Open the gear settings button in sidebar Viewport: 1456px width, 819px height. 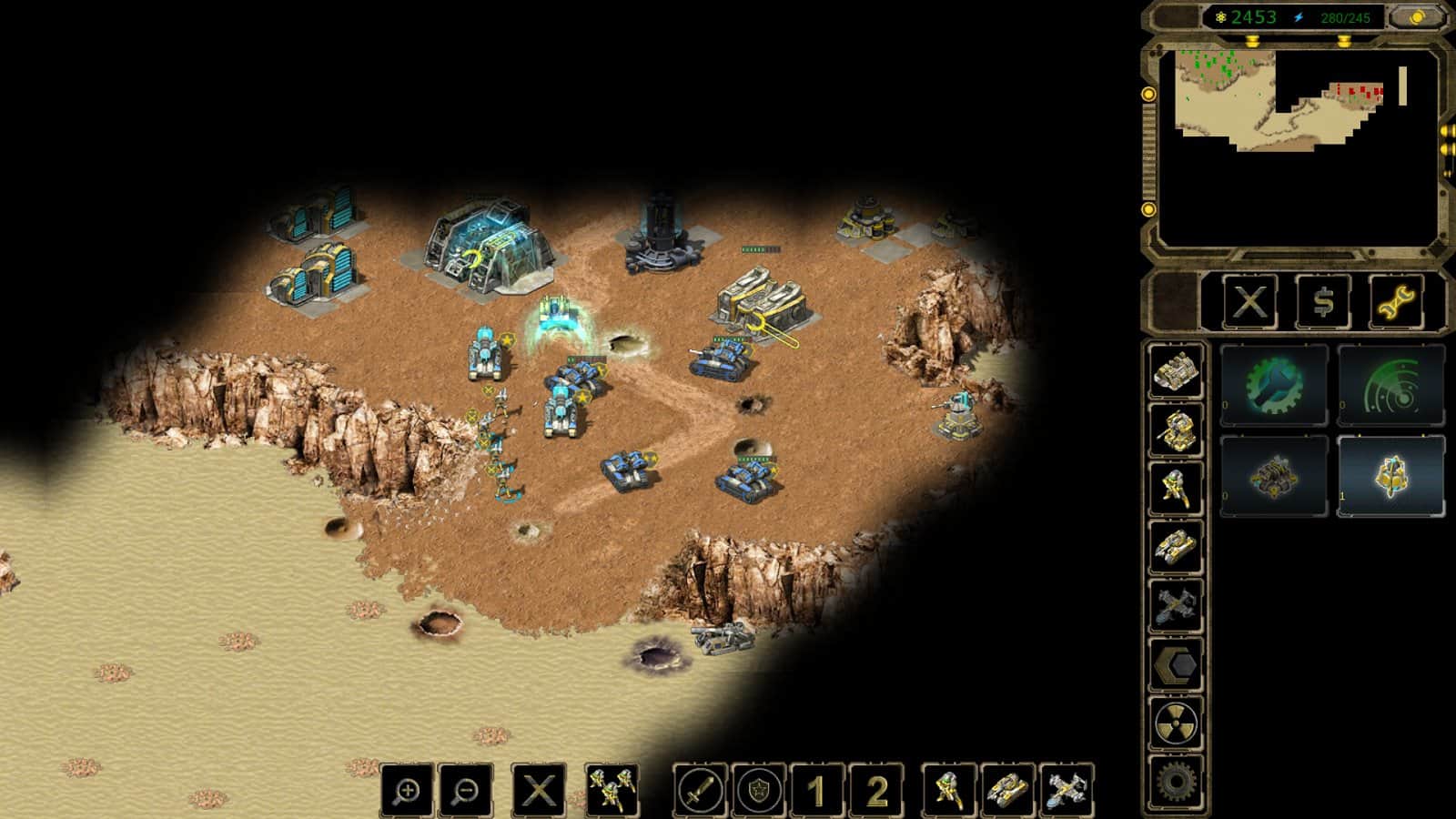(x=1176, y=781)
